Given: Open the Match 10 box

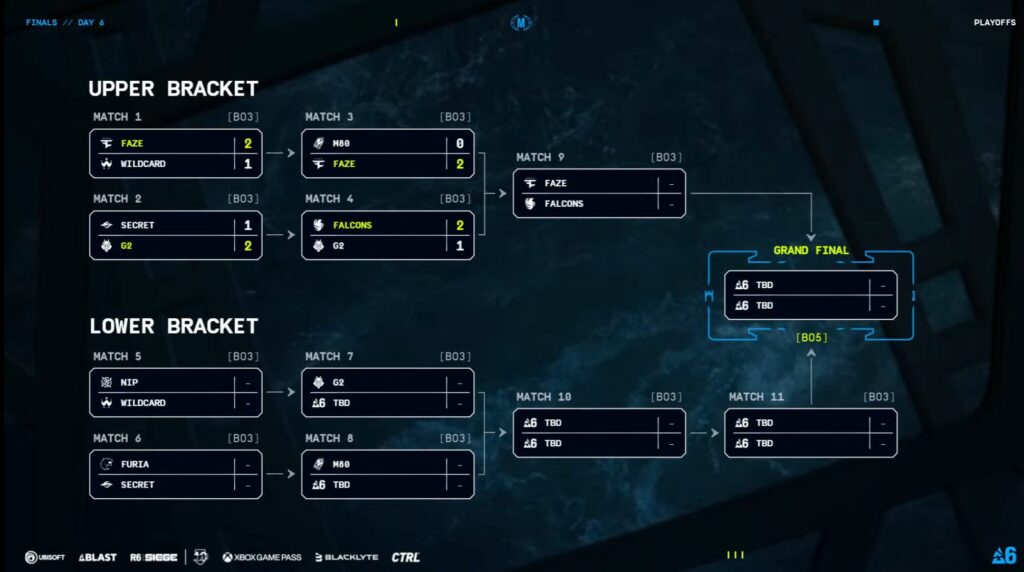Looking at the screenshot, I should [599, 433].
